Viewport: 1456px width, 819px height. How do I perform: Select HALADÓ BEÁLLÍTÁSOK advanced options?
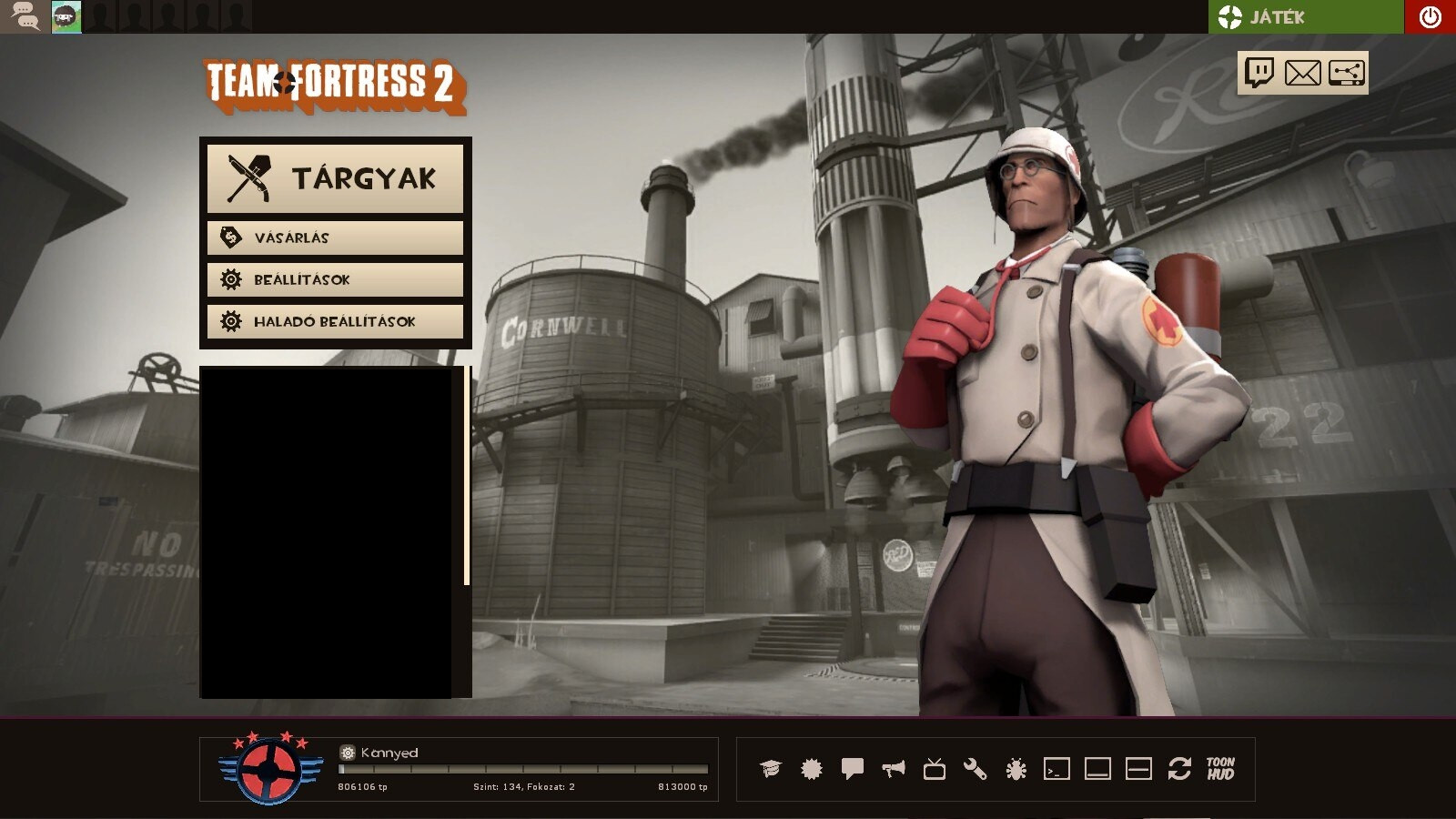pos(335,321)
